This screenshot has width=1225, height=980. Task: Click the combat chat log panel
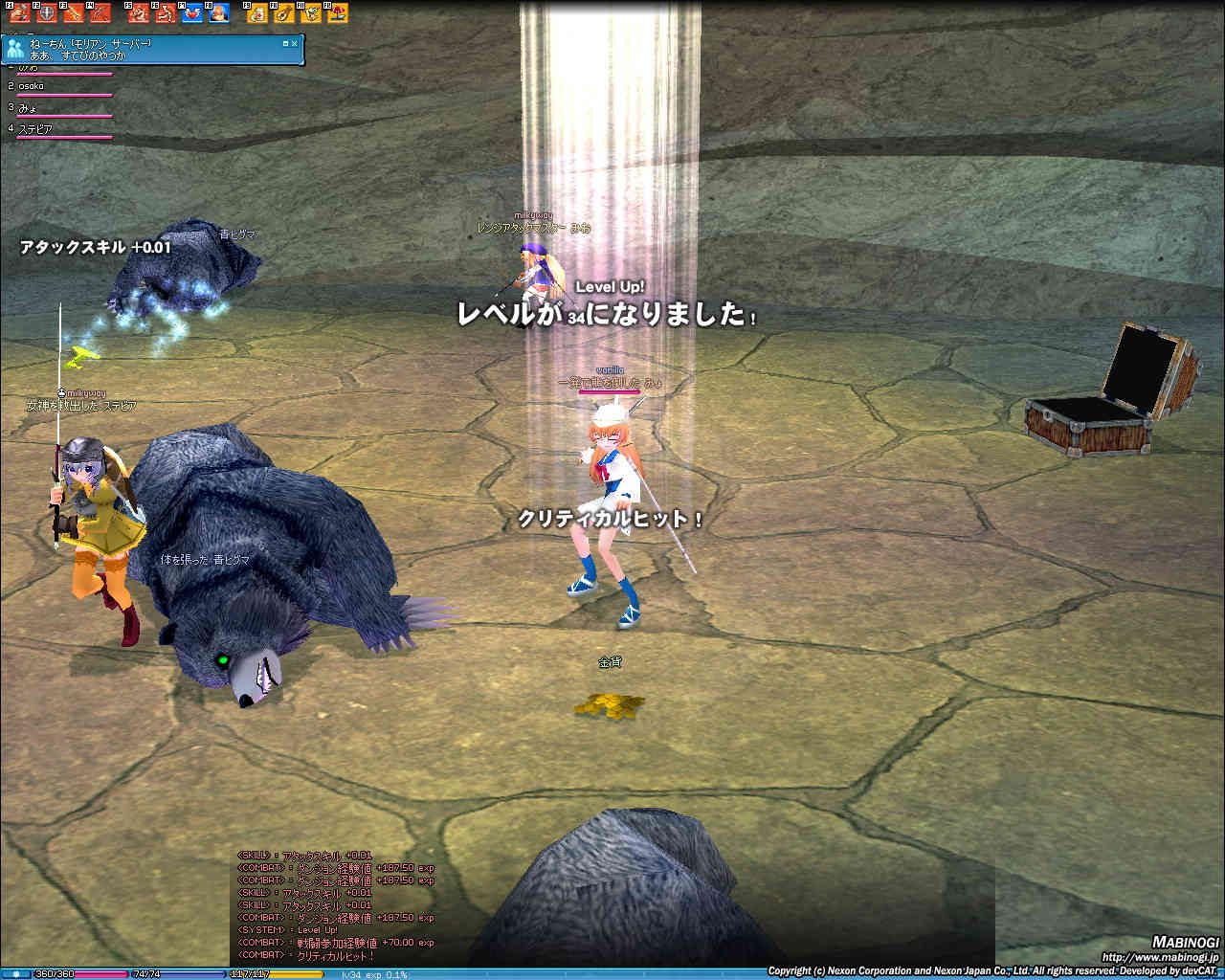[335, 904]
